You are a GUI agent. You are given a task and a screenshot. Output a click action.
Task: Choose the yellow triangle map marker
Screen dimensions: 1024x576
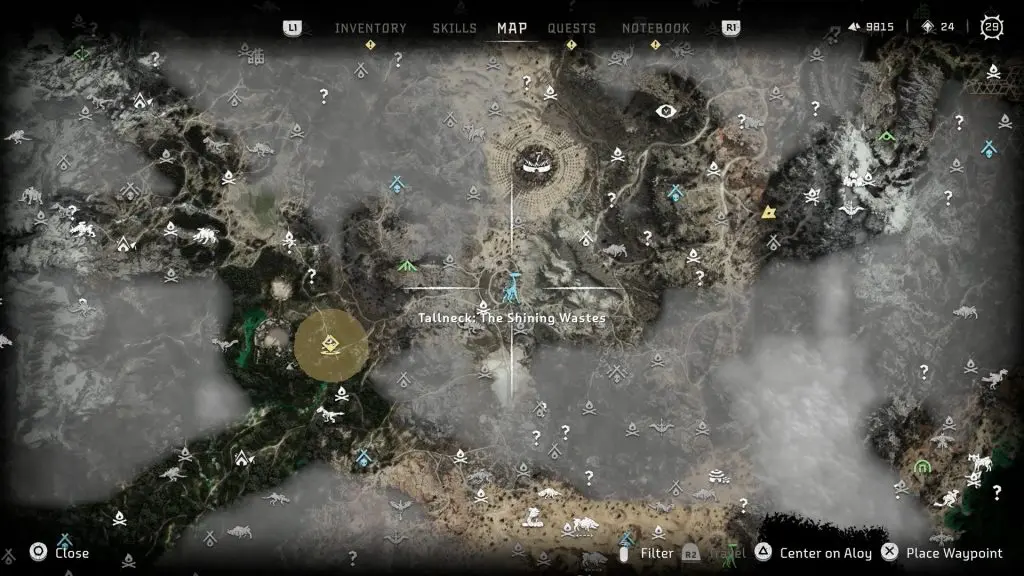768,212
